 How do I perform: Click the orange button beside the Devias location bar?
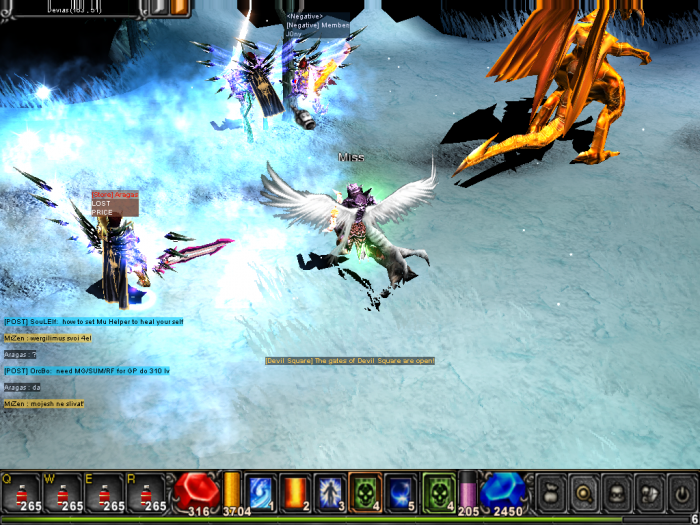(x=180, y=6)
